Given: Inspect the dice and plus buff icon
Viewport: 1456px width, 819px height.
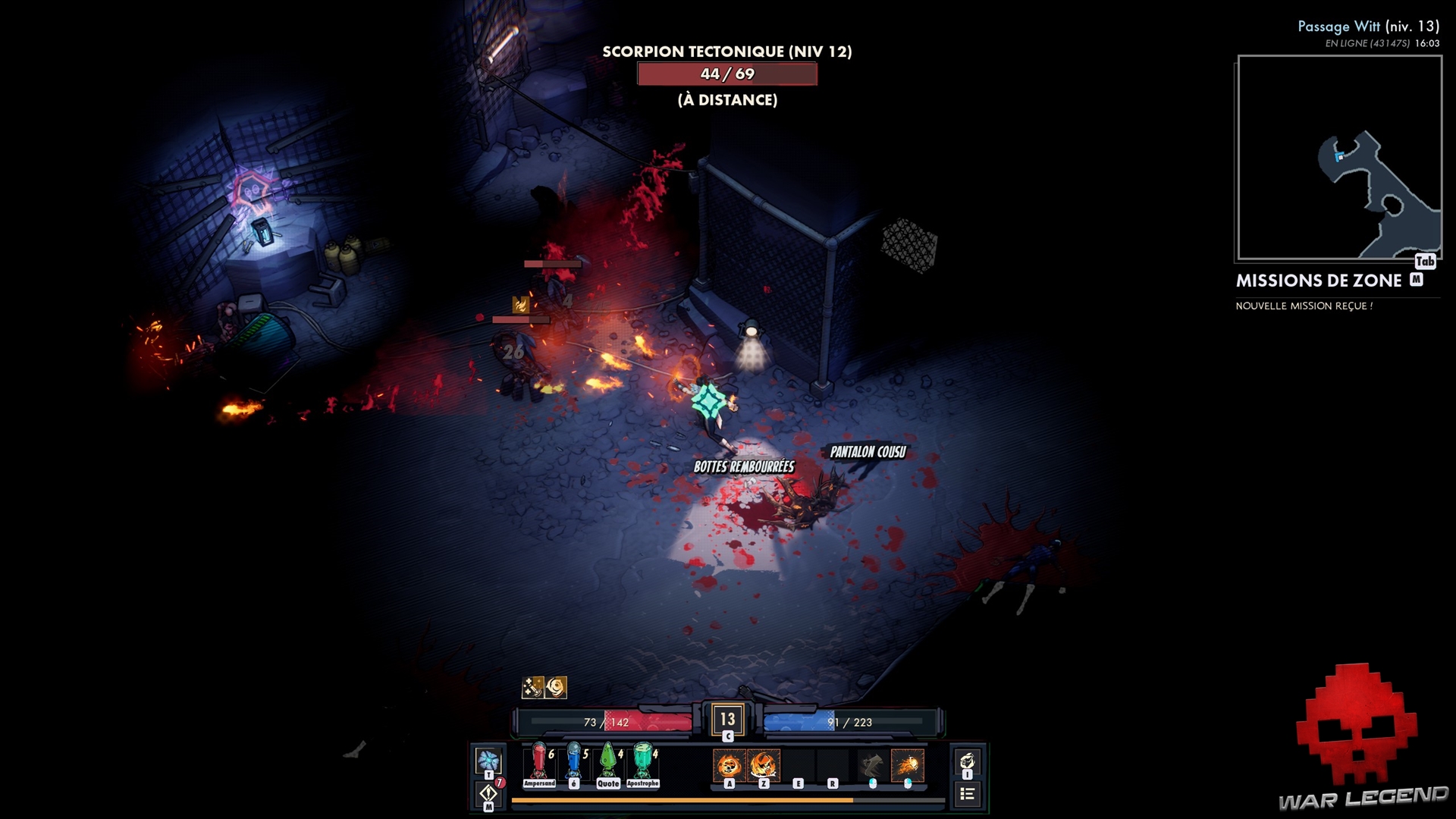Looking at the screenshot, I should 532,687.
